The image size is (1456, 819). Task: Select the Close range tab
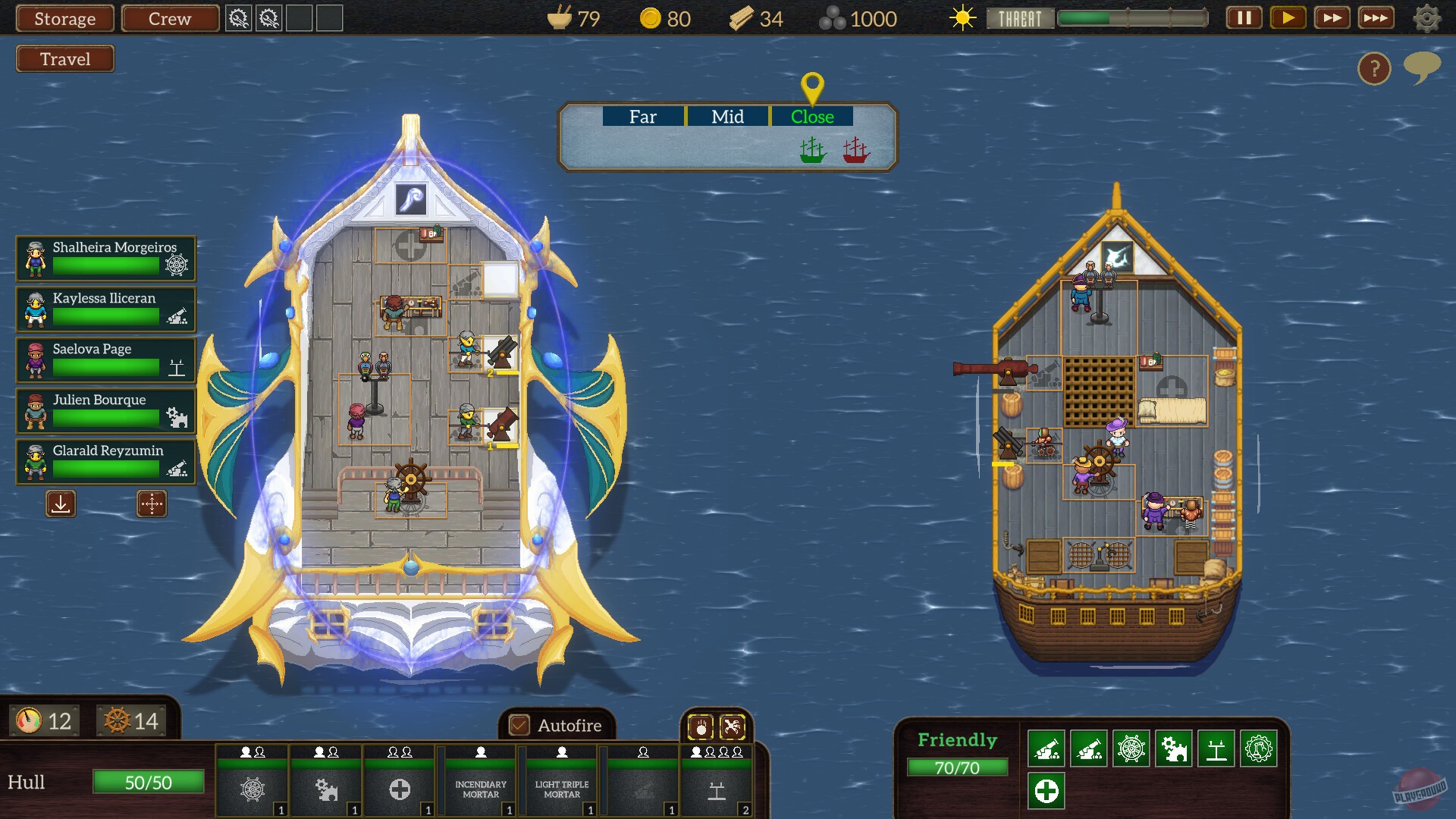tap(812, 117)
